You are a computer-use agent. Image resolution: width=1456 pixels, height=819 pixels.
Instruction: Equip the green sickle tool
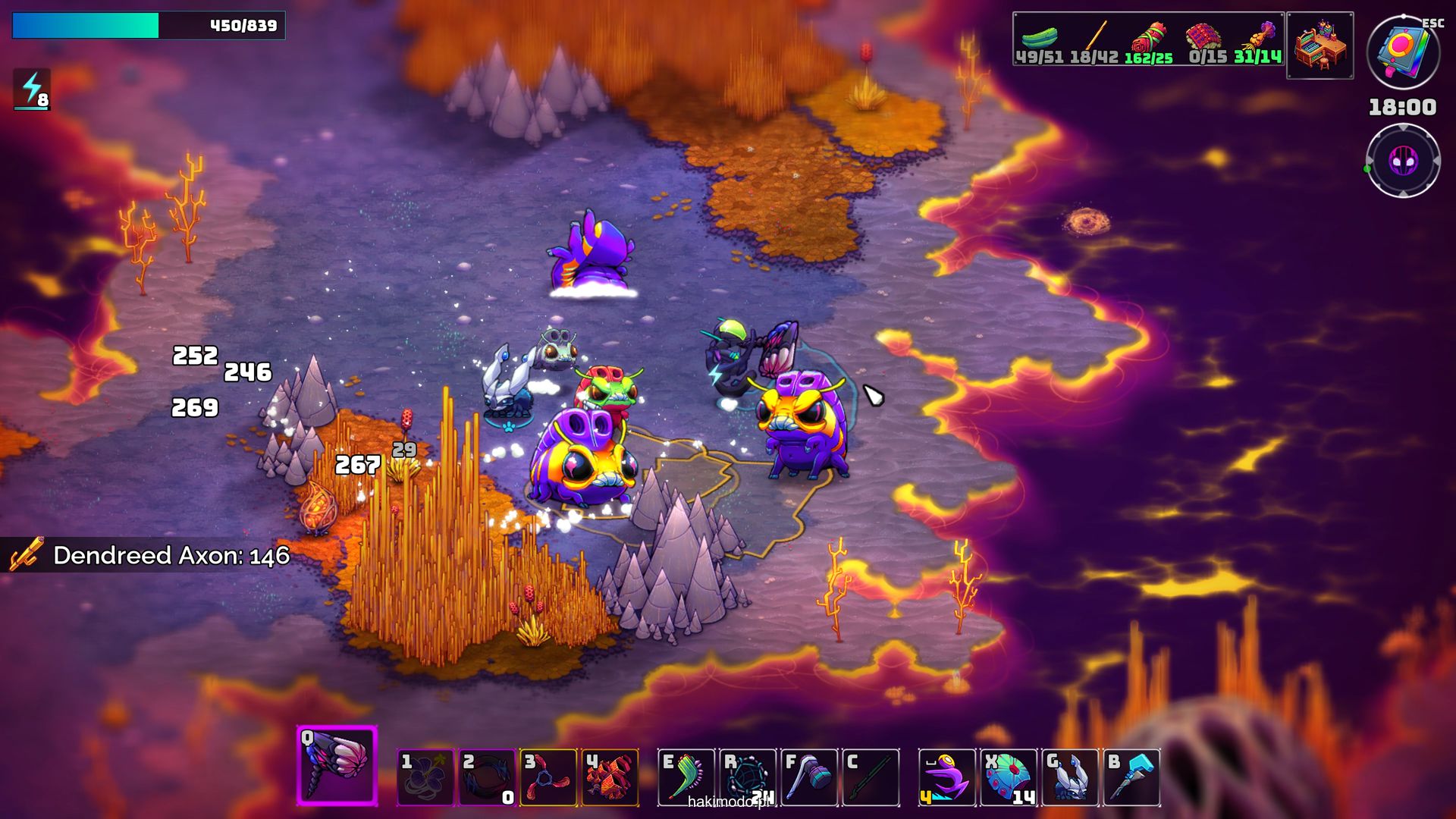[x=686, y=777]
